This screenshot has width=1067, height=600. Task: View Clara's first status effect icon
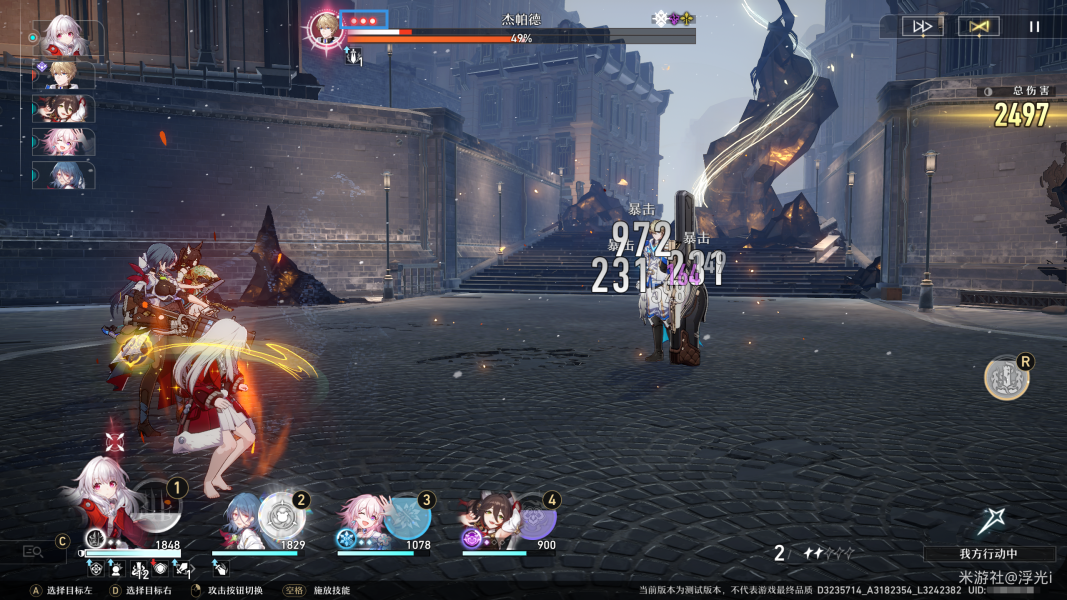click(x=96, y=569)
